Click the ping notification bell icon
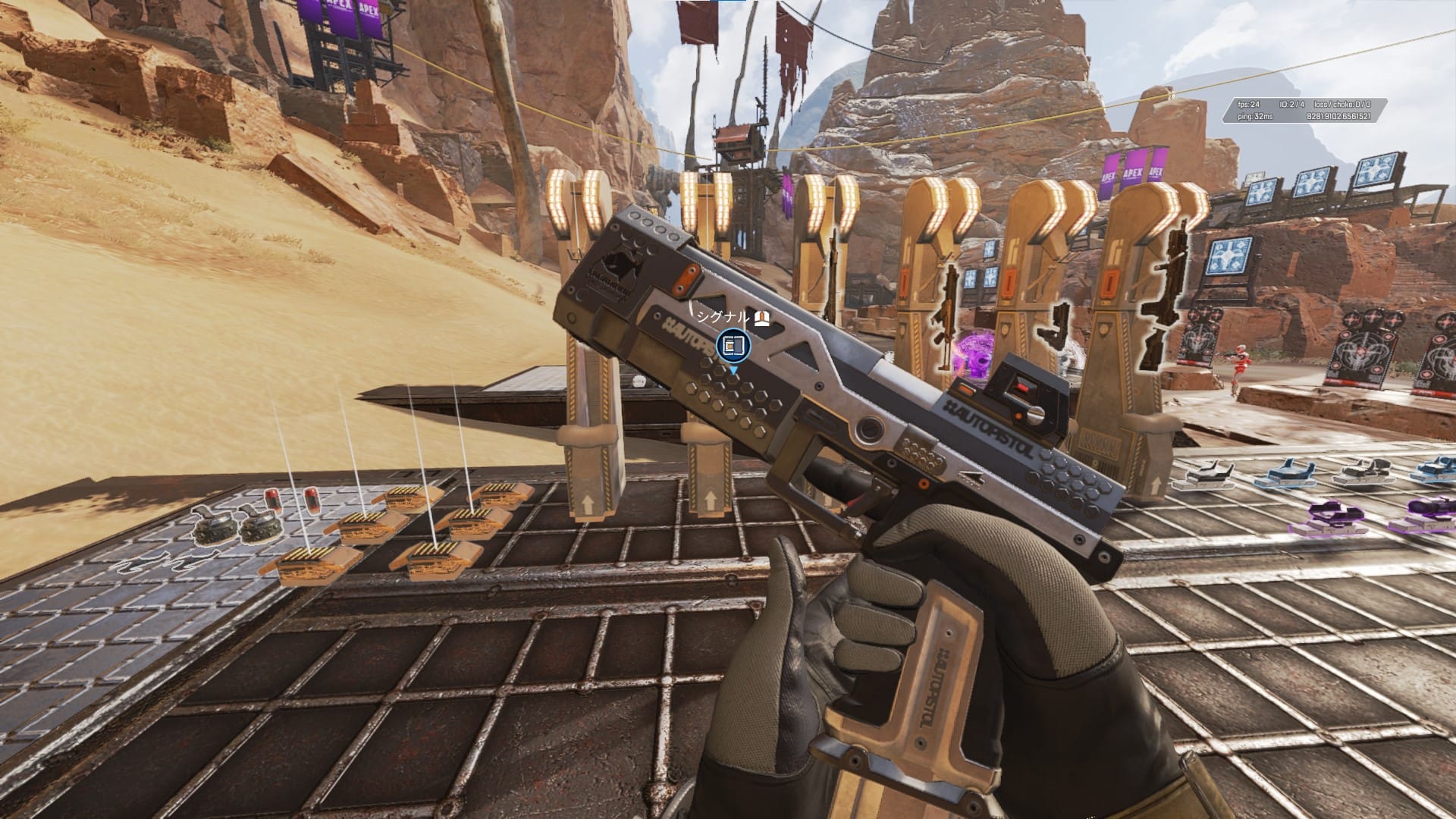 (x=761, y=318)
